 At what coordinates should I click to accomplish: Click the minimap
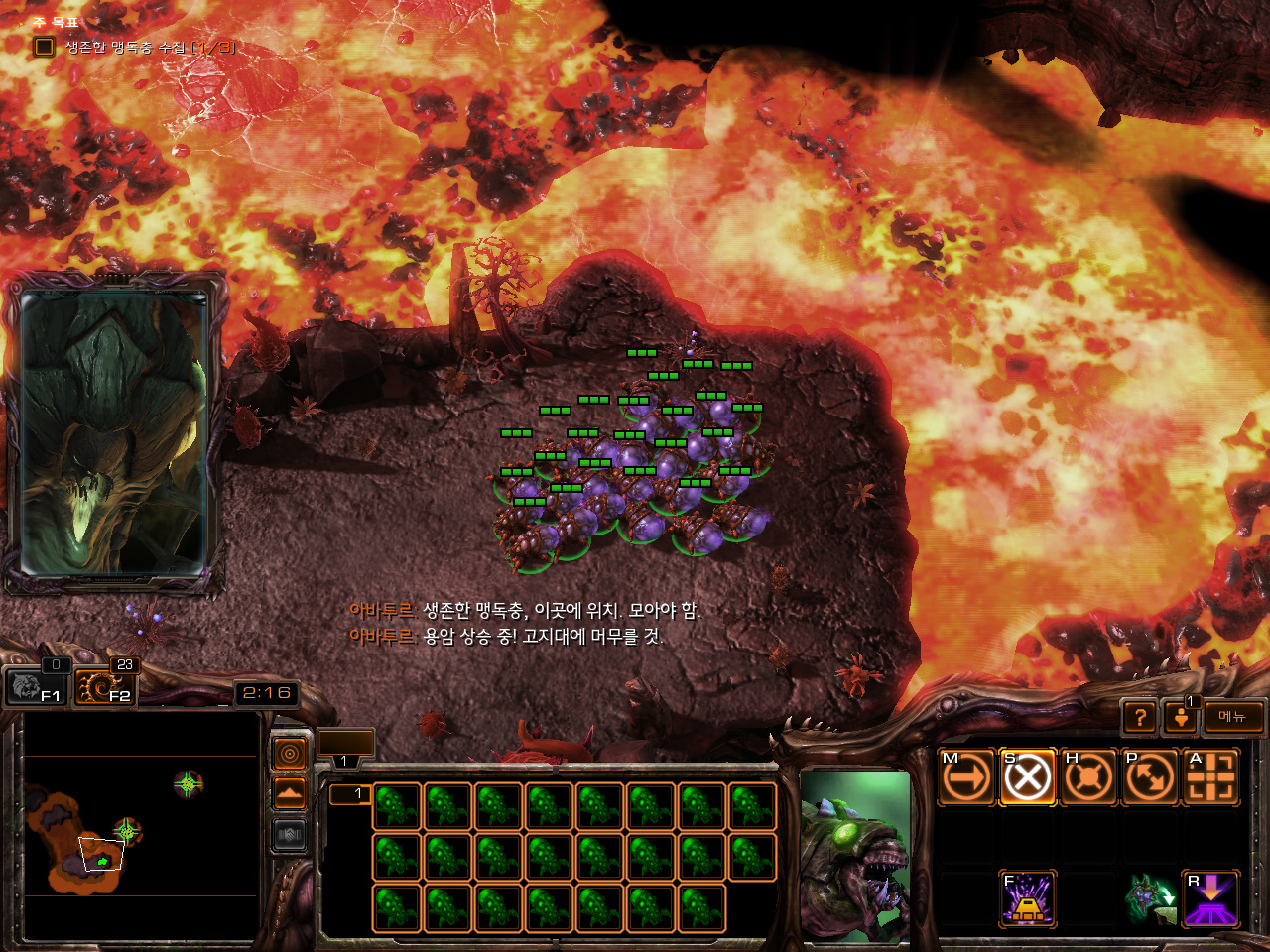pyautogui.click(x=141, y=825)
